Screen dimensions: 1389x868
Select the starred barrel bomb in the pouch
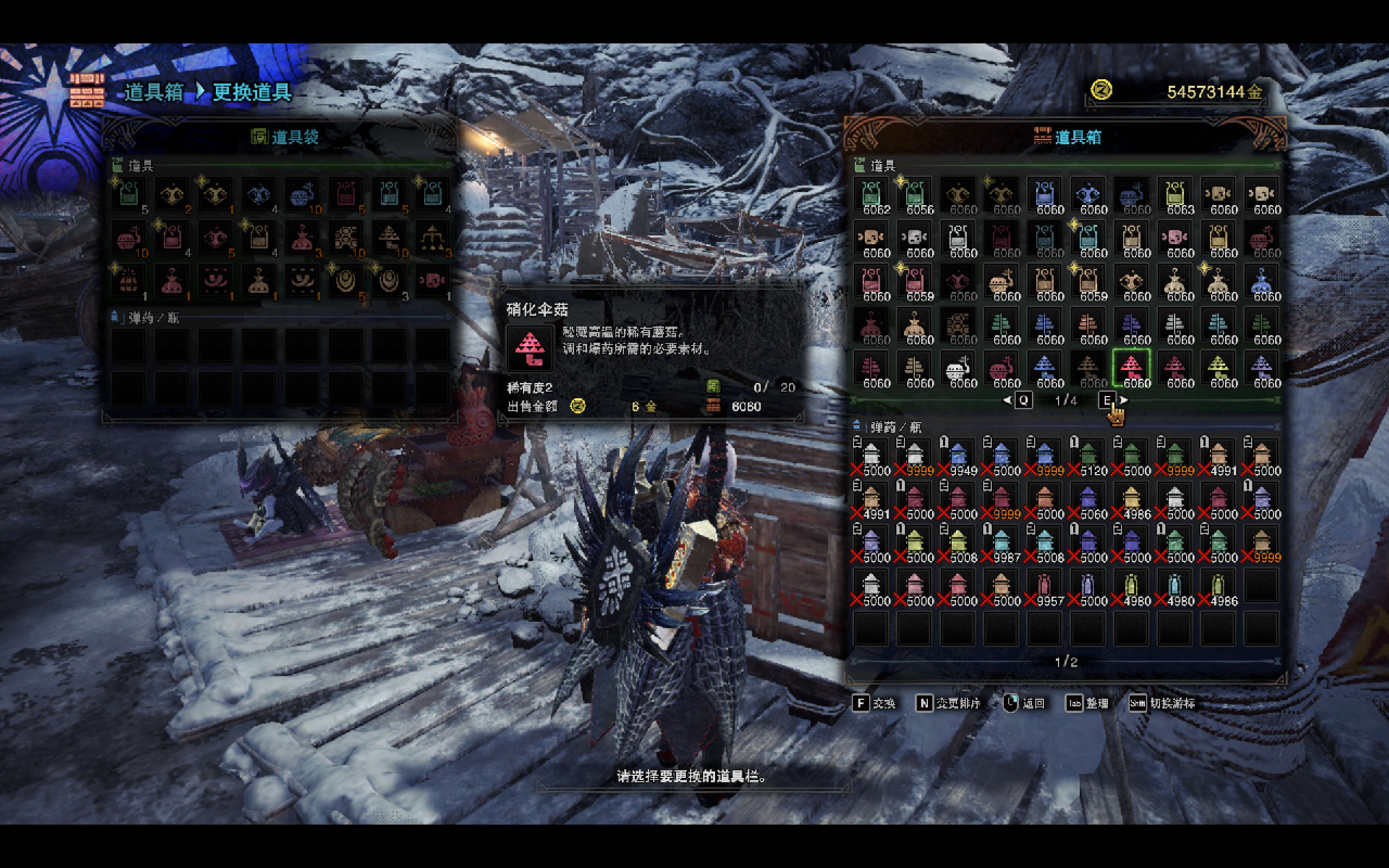click(128, 282)
